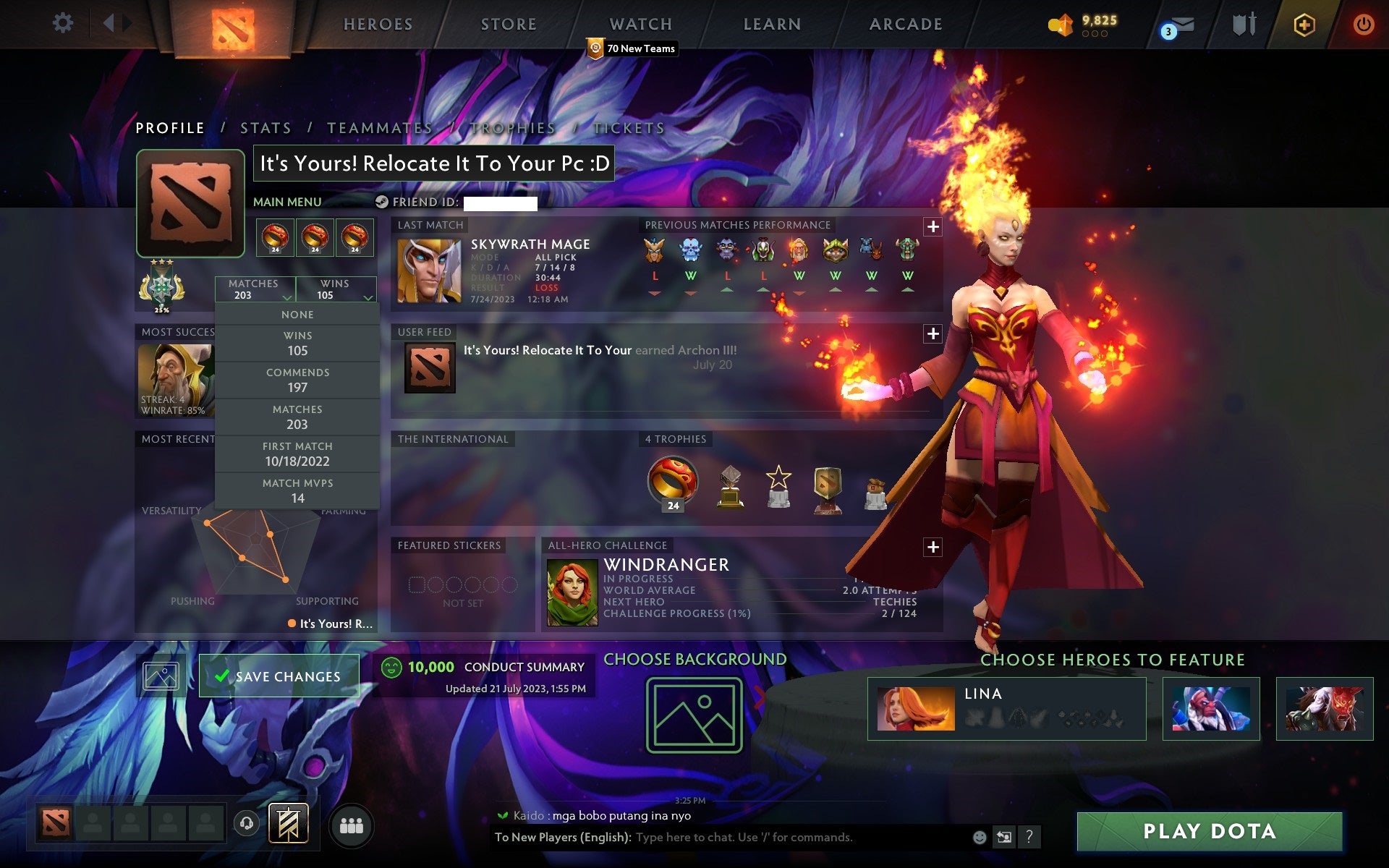Click the SAVE CHANGES button

tap(279, 675)
